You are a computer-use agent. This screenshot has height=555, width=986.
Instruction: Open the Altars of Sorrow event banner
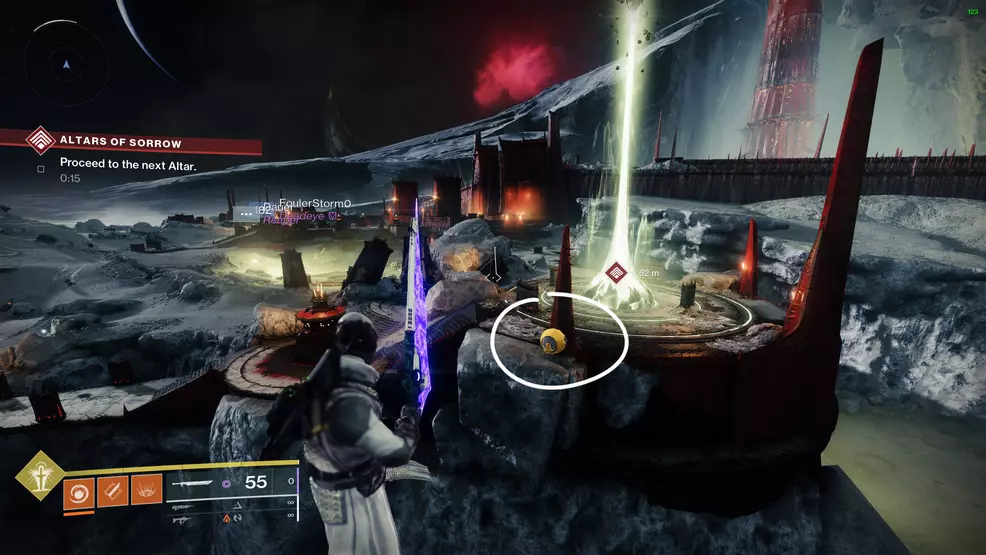130,143
